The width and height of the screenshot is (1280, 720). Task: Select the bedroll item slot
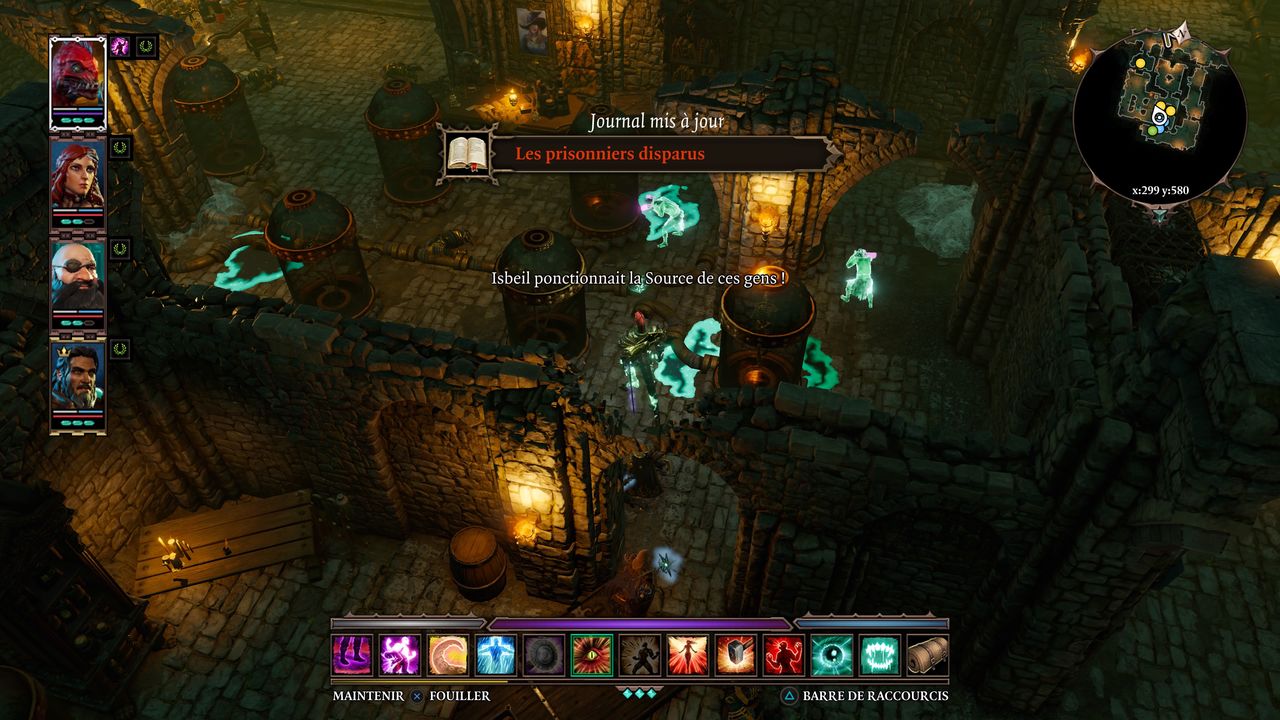tap(927, 655)
